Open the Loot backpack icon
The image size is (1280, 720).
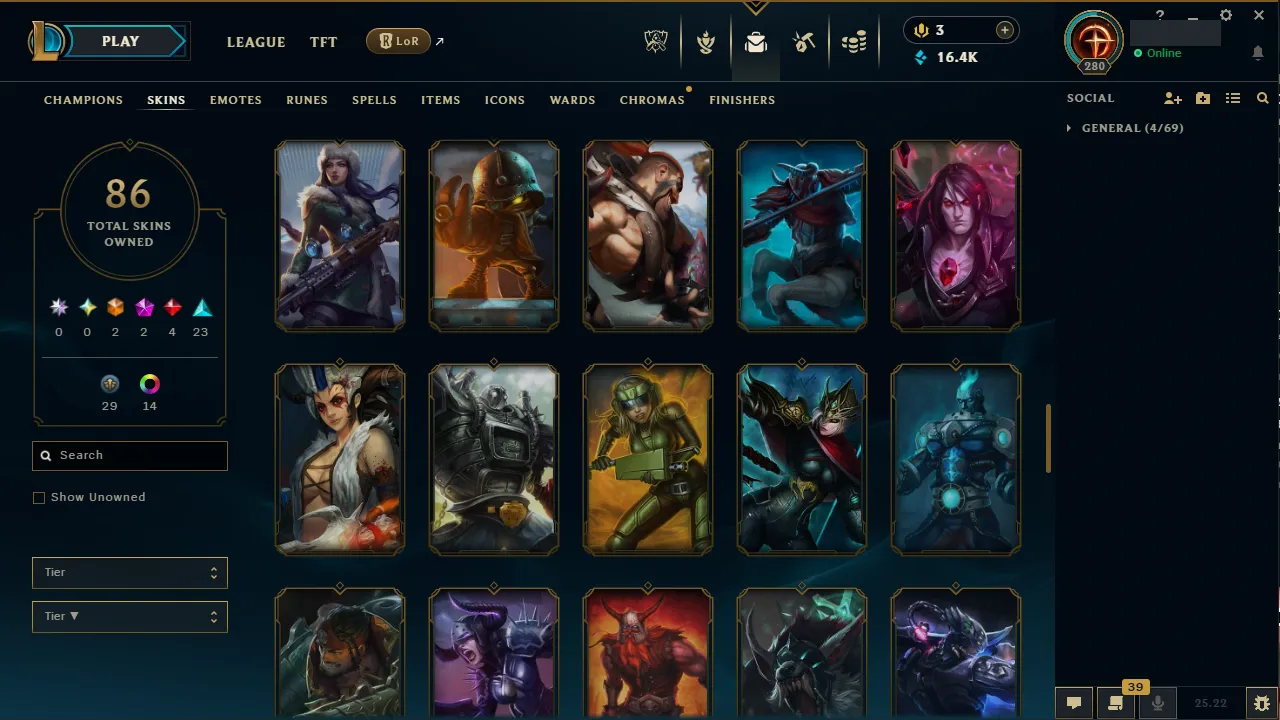click(756, 41)
